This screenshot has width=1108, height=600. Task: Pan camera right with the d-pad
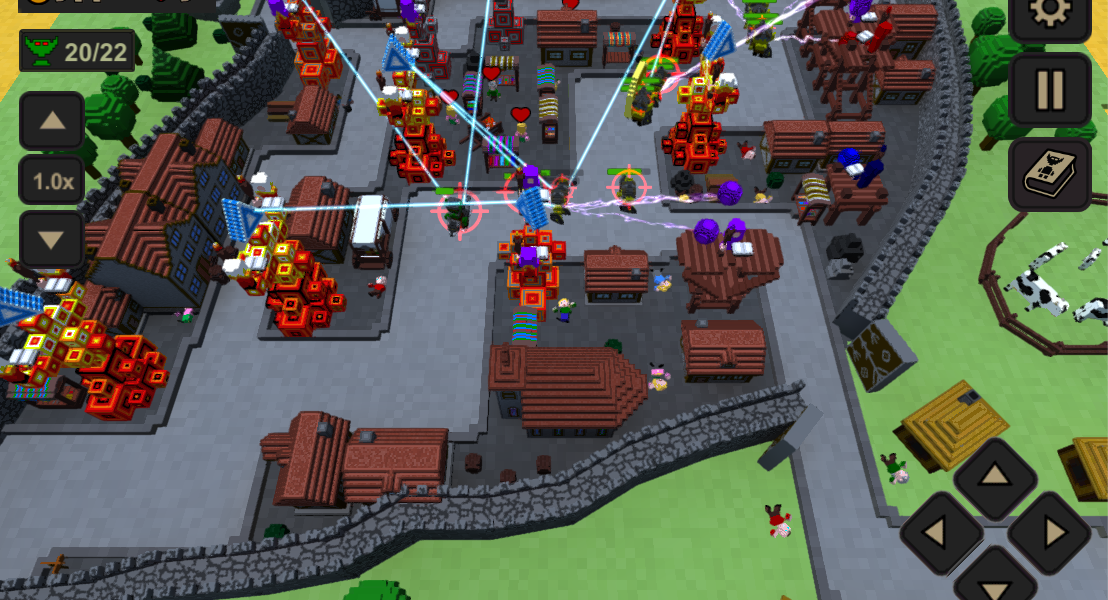coord(1049,533)
